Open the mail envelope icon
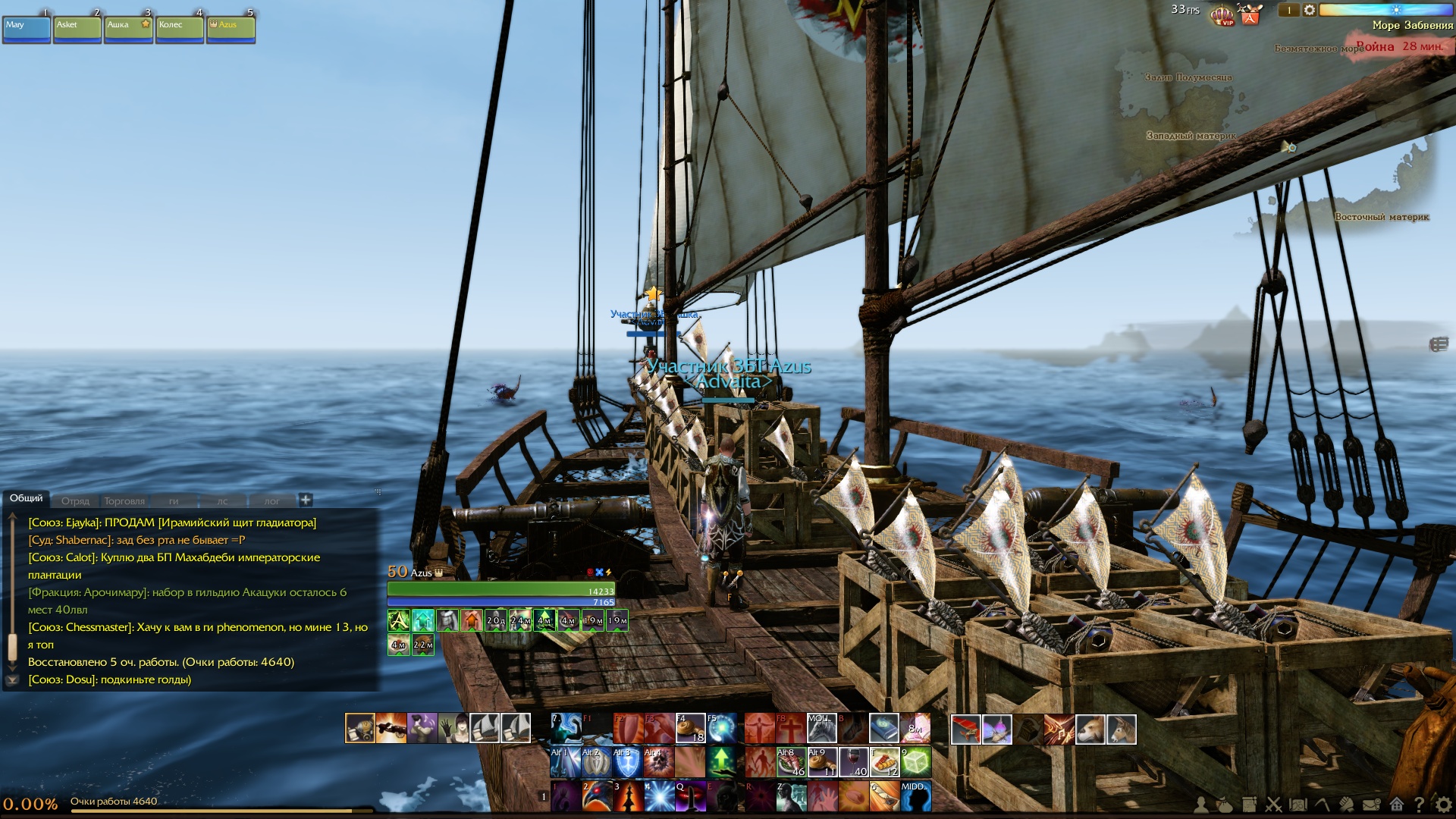Viewport: 1456px width, 819px height. pyautogui.click(x=1371, y=805)
